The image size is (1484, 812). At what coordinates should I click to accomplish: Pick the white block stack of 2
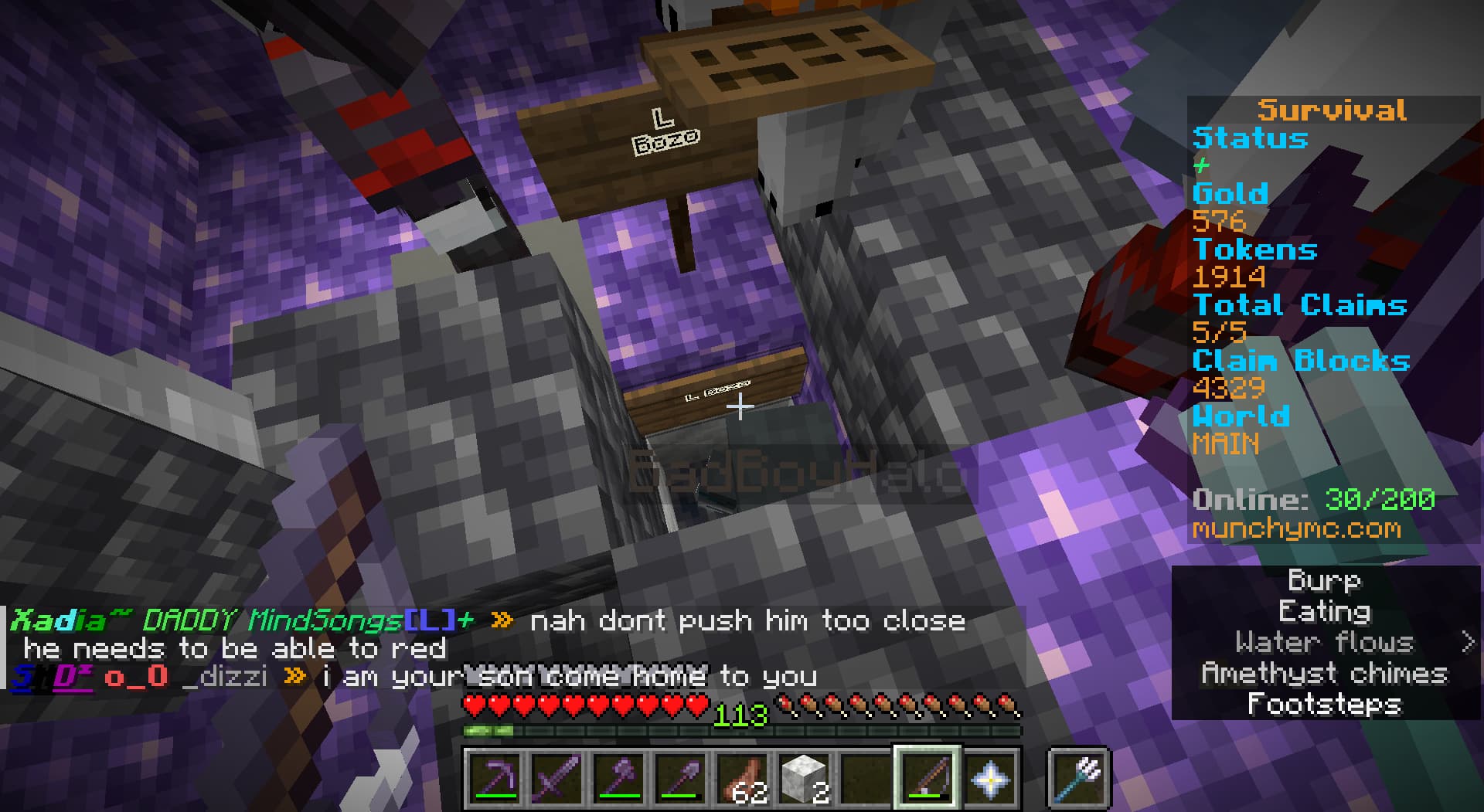tap(804, 778)
